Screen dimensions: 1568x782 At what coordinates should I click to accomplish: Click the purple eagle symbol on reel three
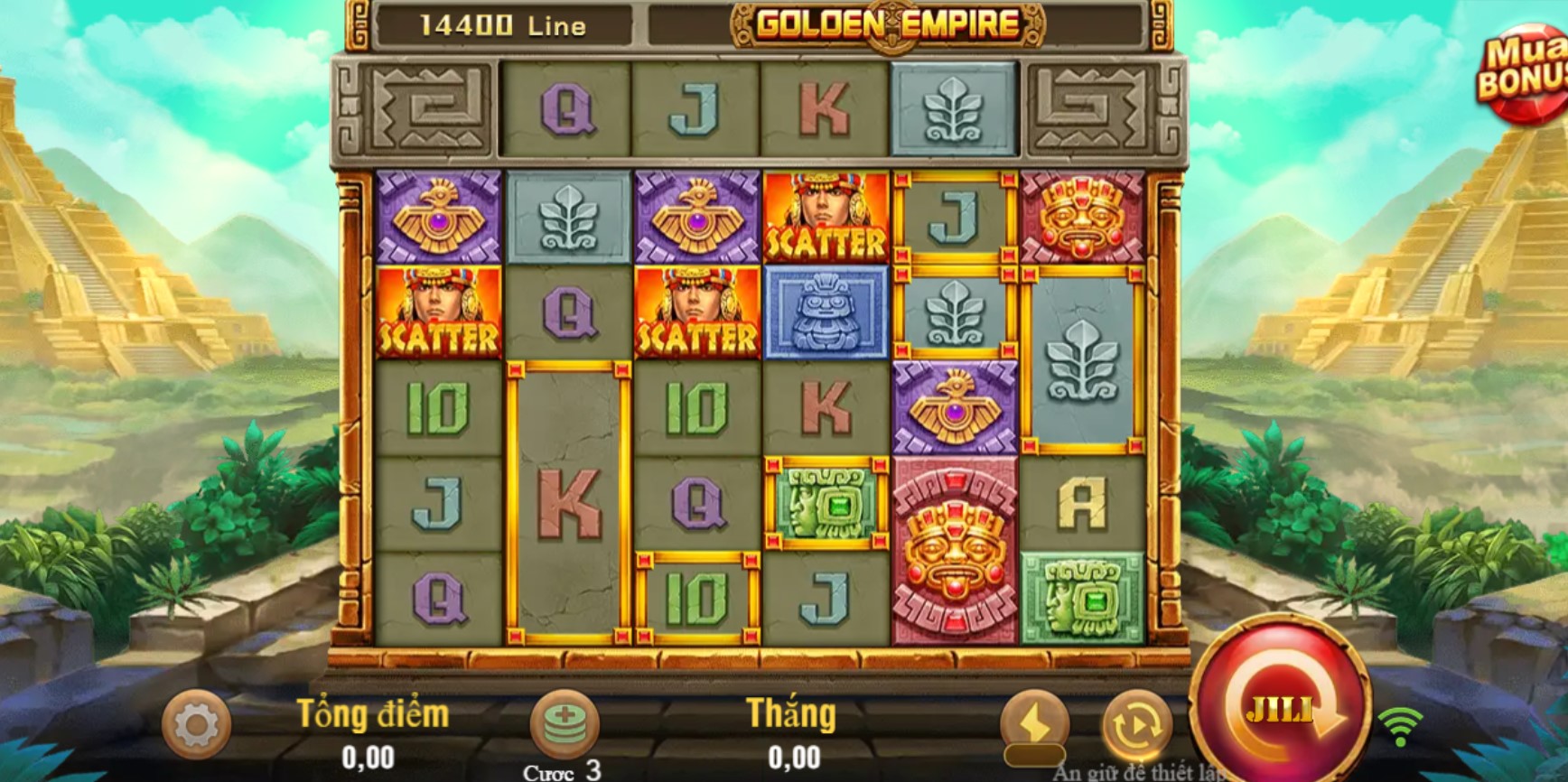(x=695, y=217)
